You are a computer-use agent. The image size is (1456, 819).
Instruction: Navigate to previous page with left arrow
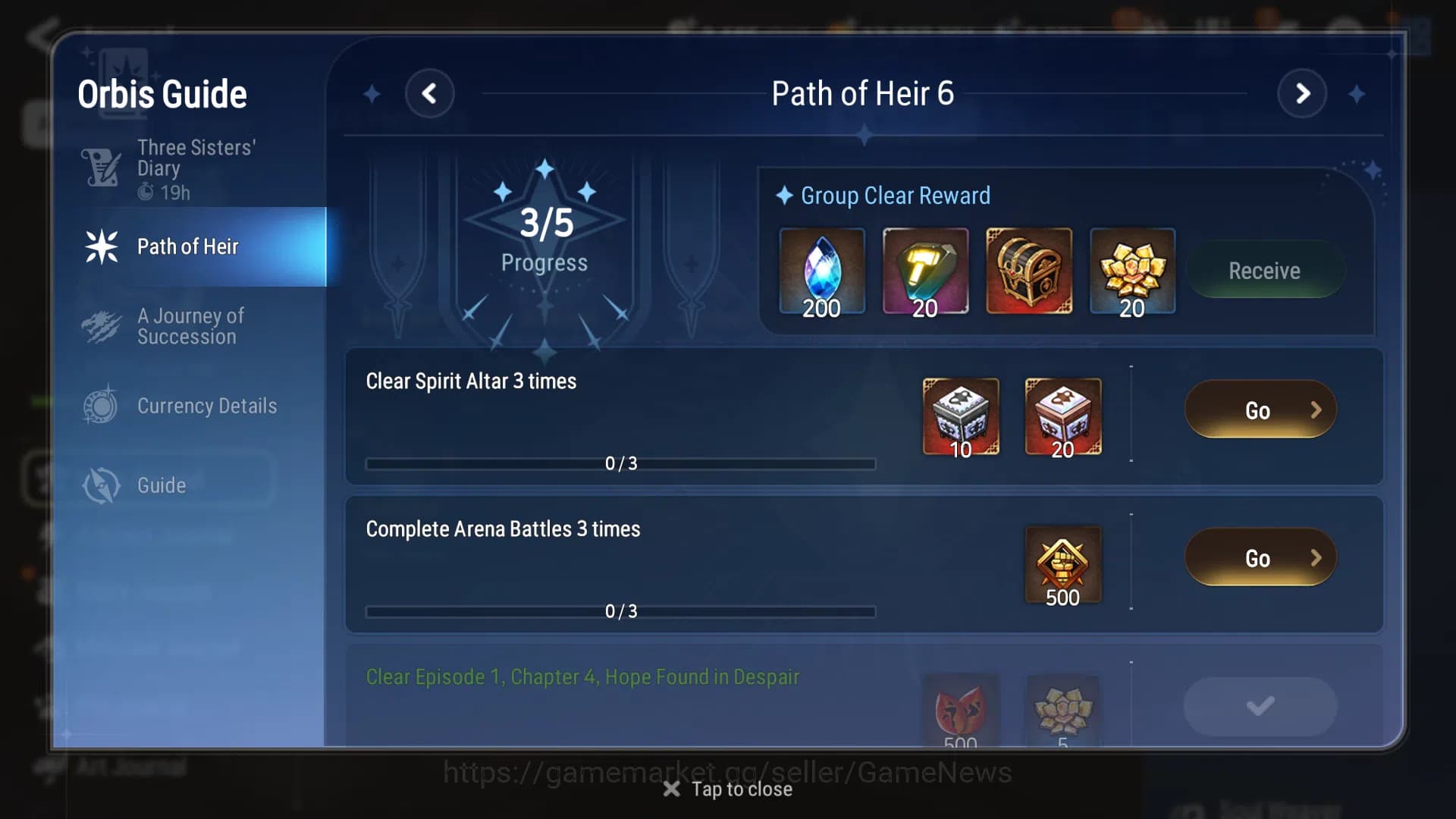(431, 93)
